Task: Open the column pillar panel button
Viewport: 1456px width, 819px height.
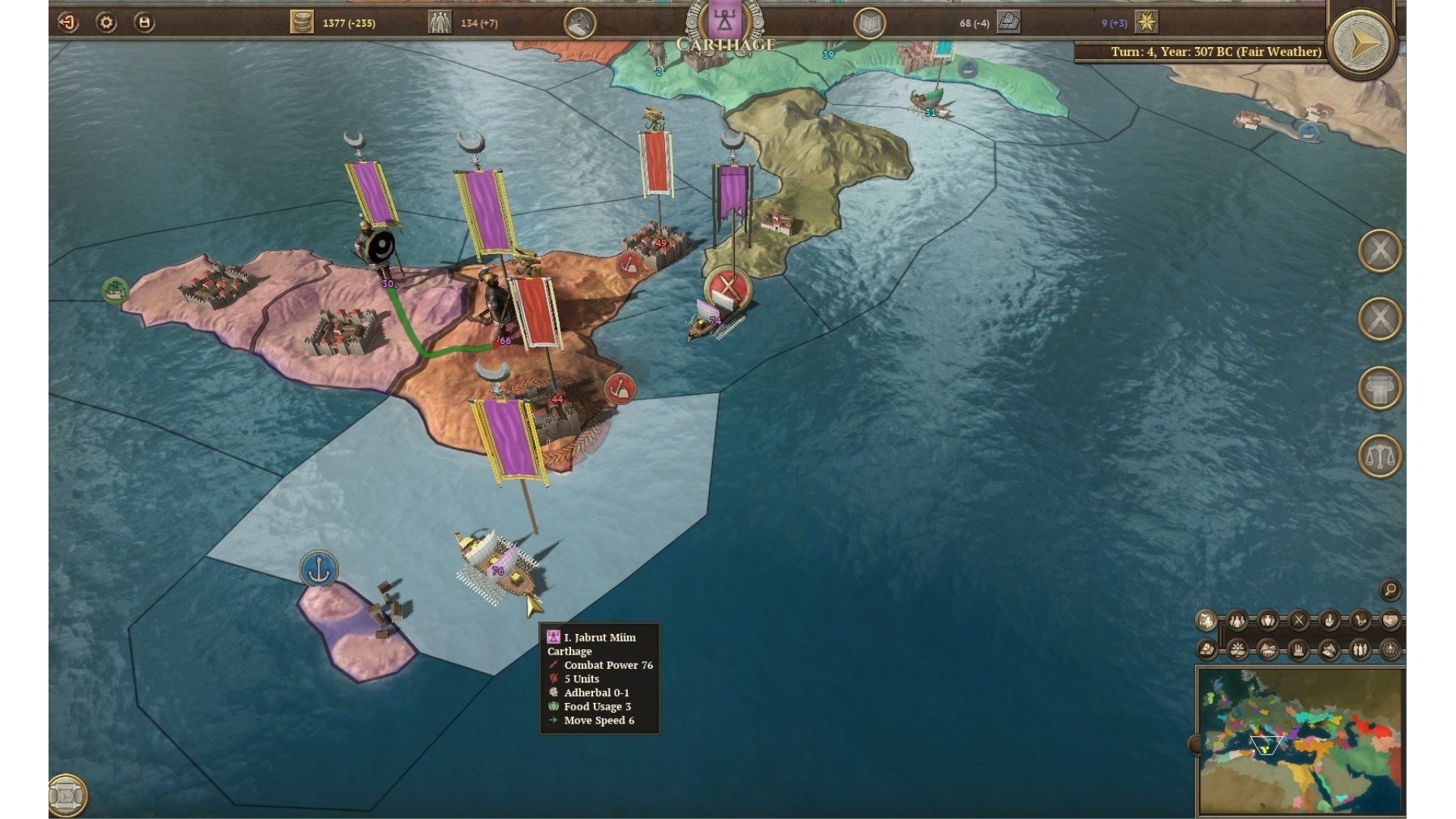Action: click(1379, 388)
